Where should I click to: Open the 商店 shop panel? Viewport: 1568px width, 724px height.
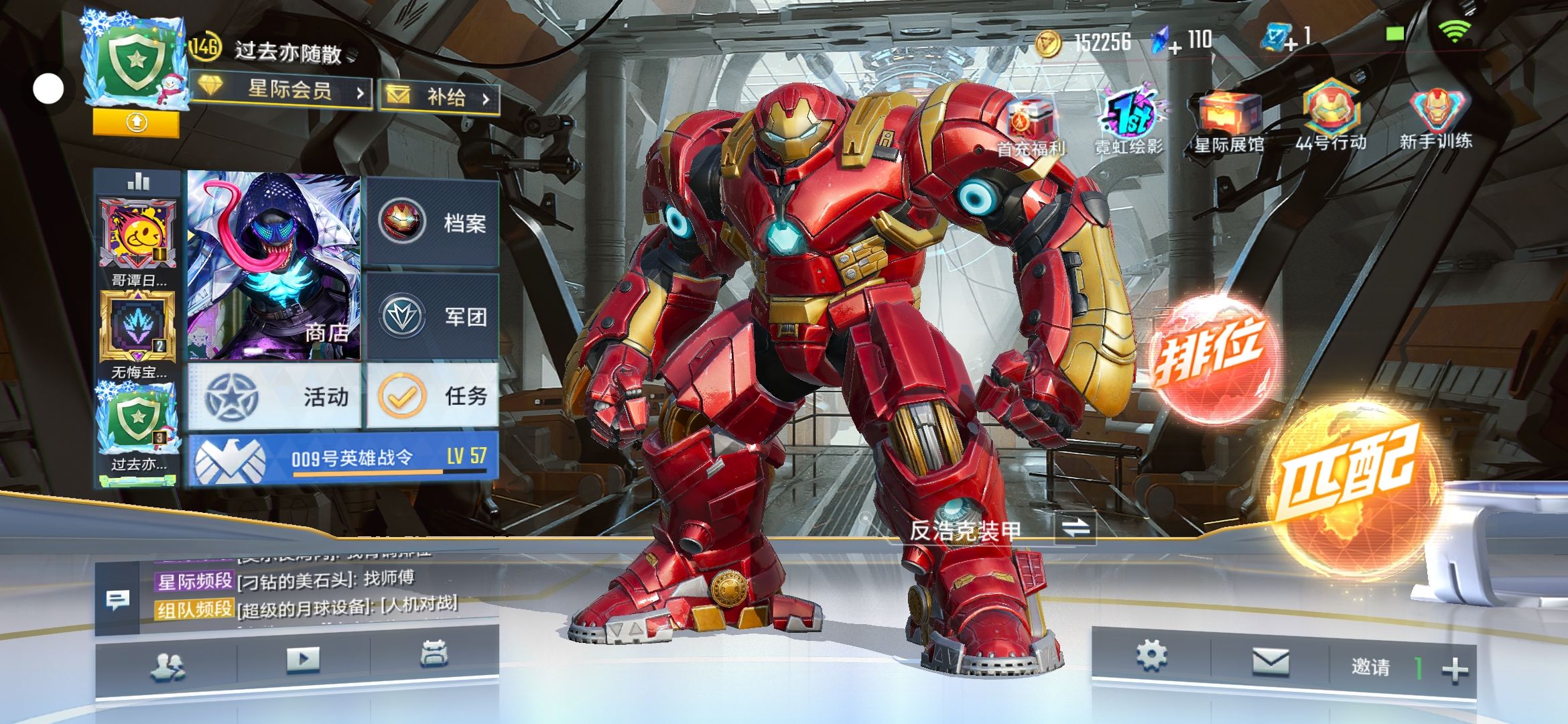[x=273, y=267]
